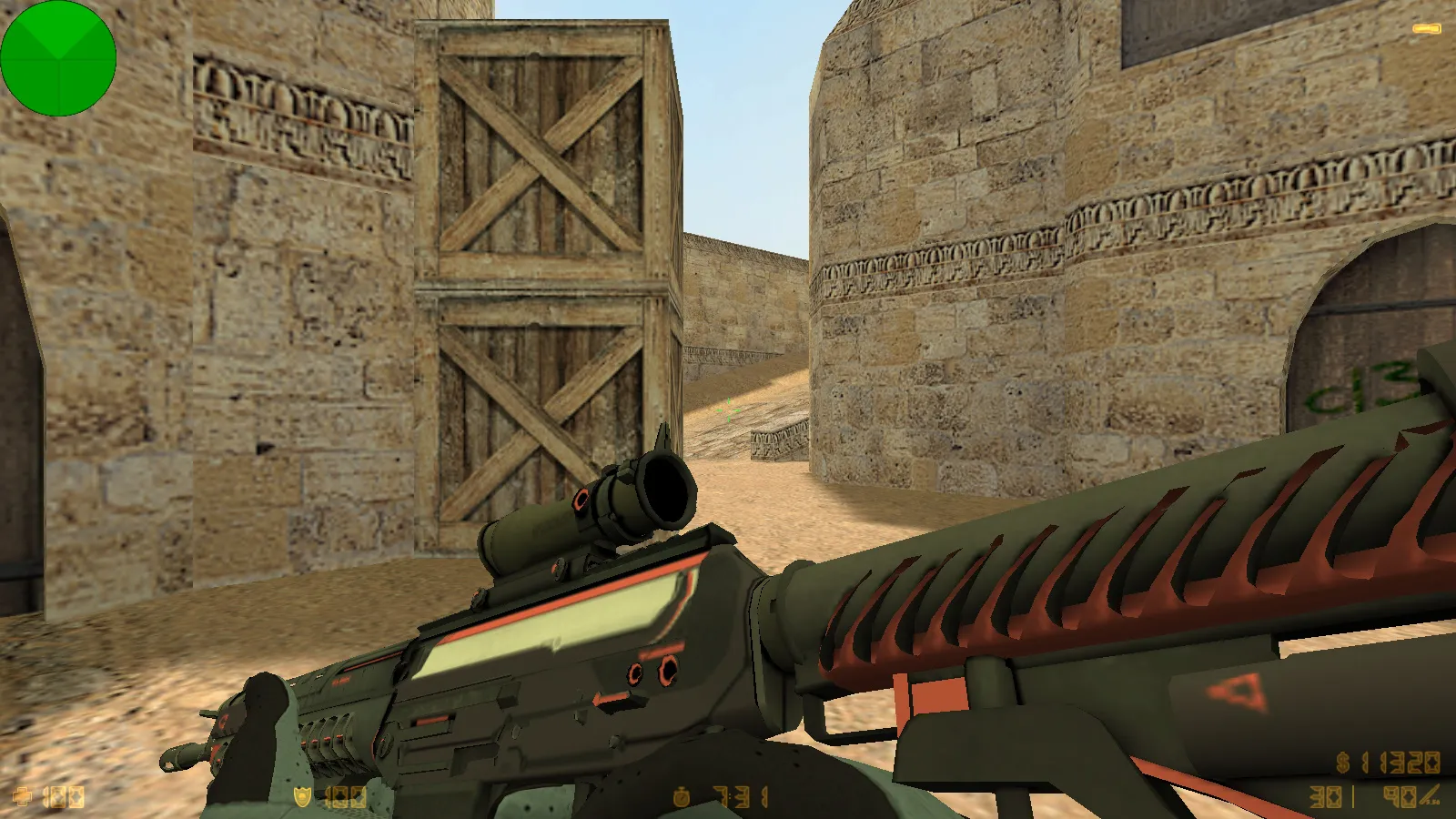Click the armor shield icon
Viewport: 1456px width, 819px height.
pos(302,797)
